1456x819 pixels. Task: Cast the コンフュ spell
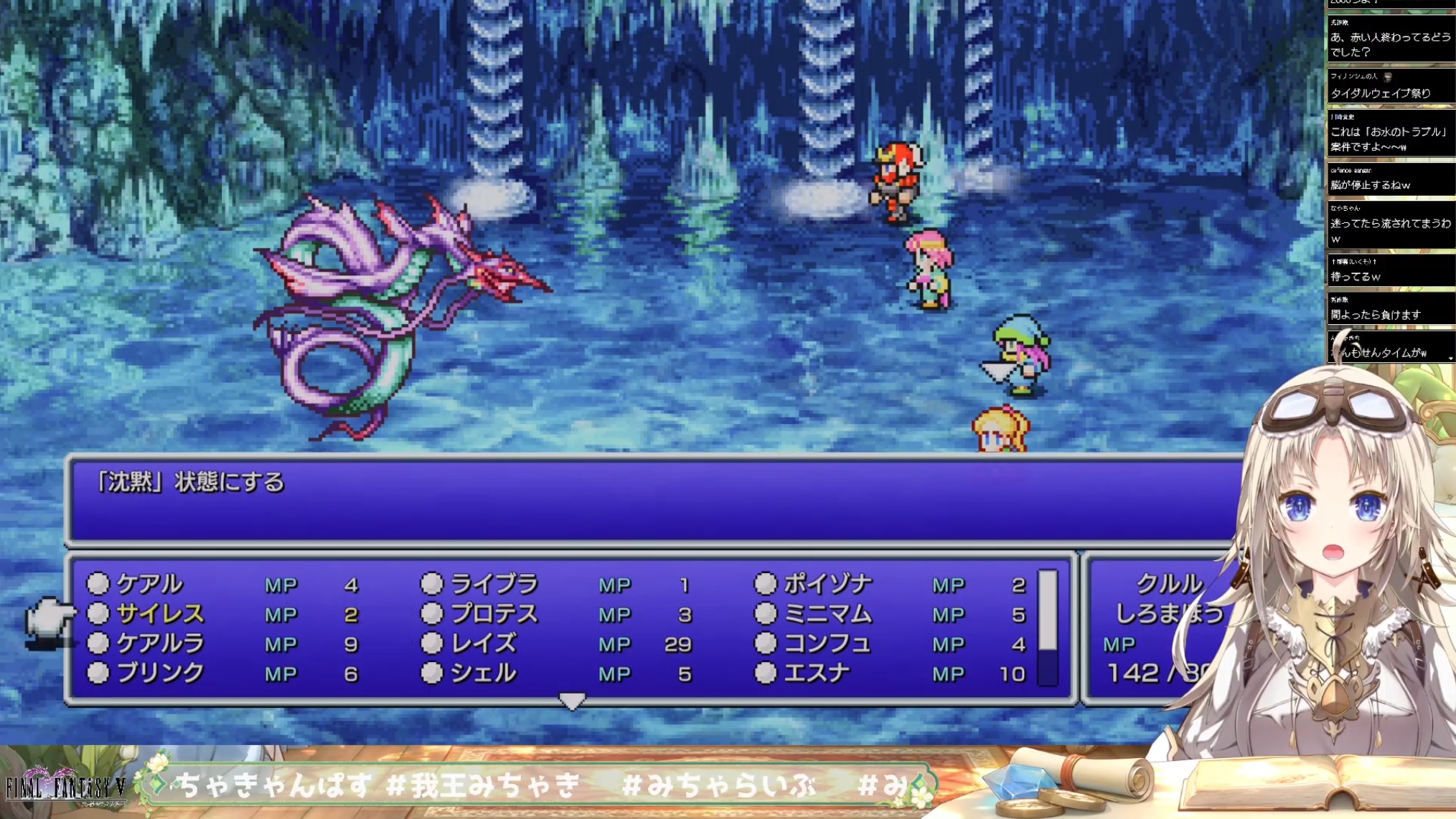[x=827, y=644]
